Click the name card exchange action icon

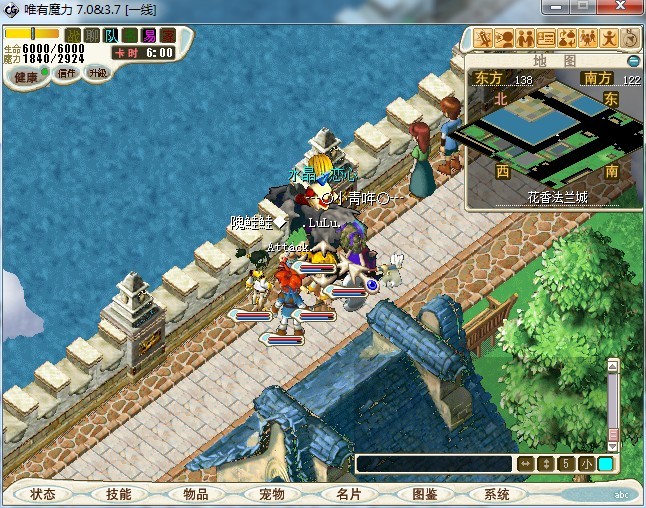tap(546, 39)
